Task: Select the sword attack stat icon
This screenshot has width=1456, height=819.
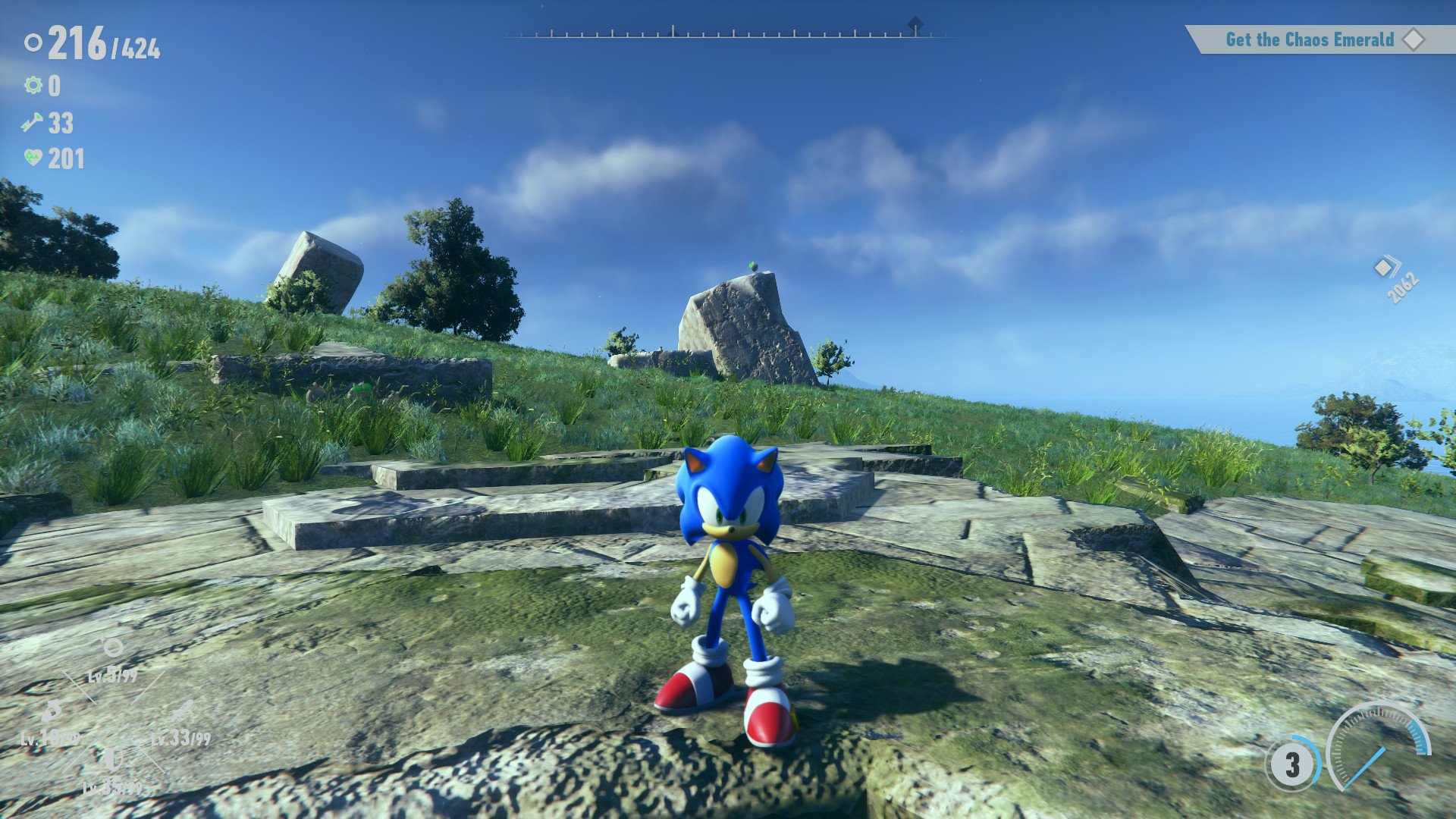Action: 180,711
